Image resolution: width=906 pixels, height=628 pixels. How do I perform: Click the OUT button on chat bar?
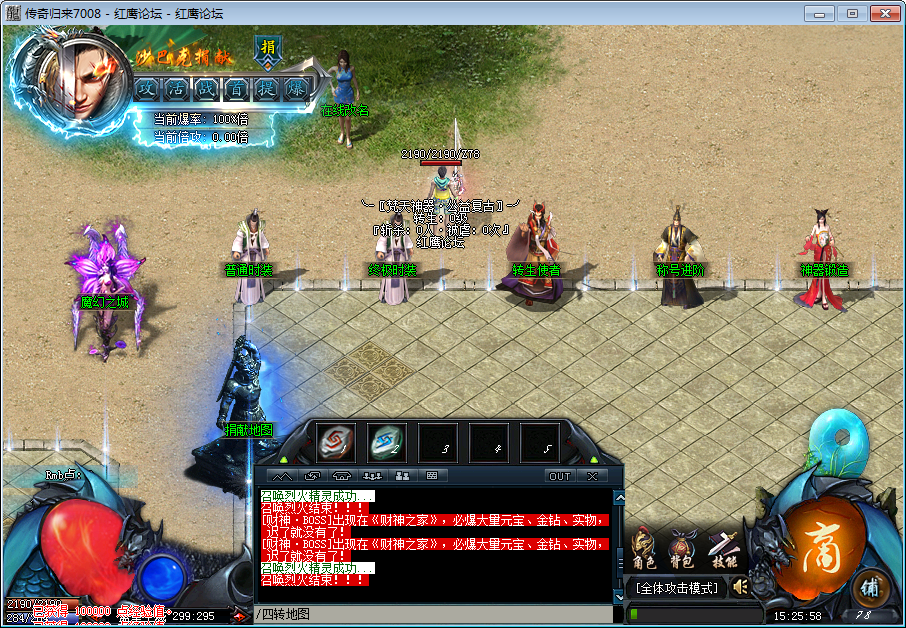coord(560,476)
